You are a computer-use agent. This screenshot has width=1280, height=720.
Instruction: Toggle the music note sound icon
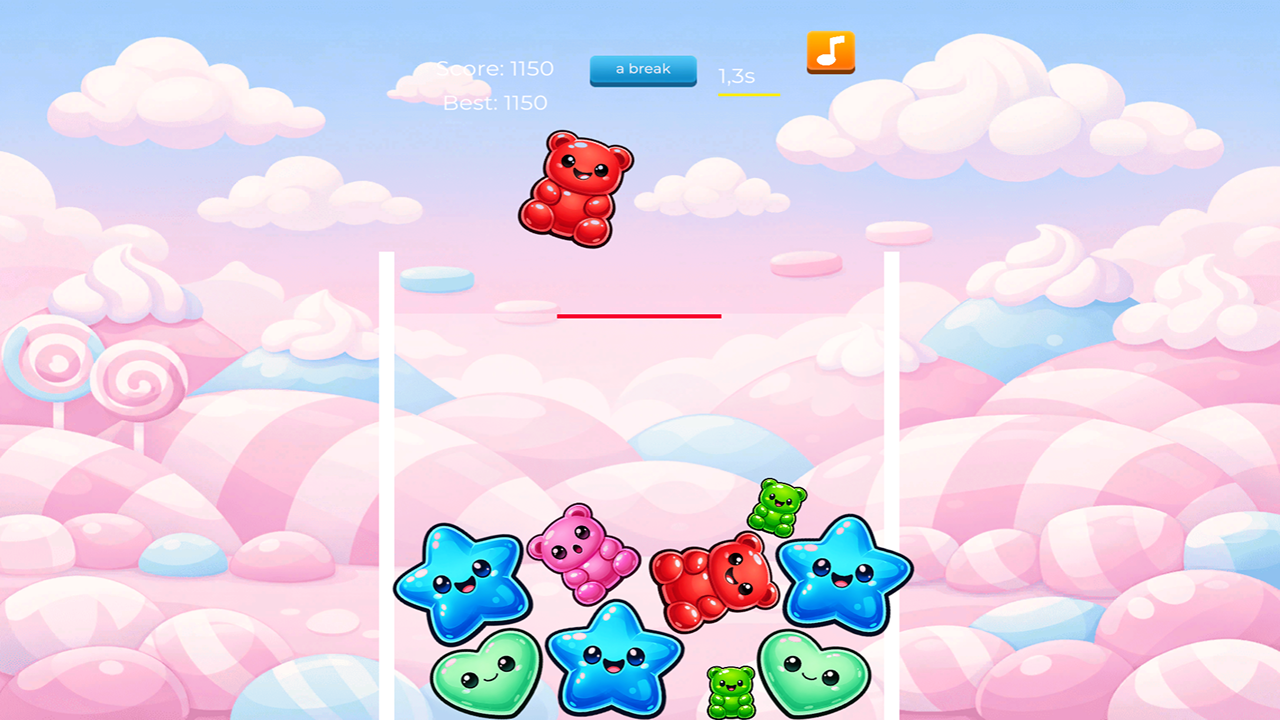point(830,53)
